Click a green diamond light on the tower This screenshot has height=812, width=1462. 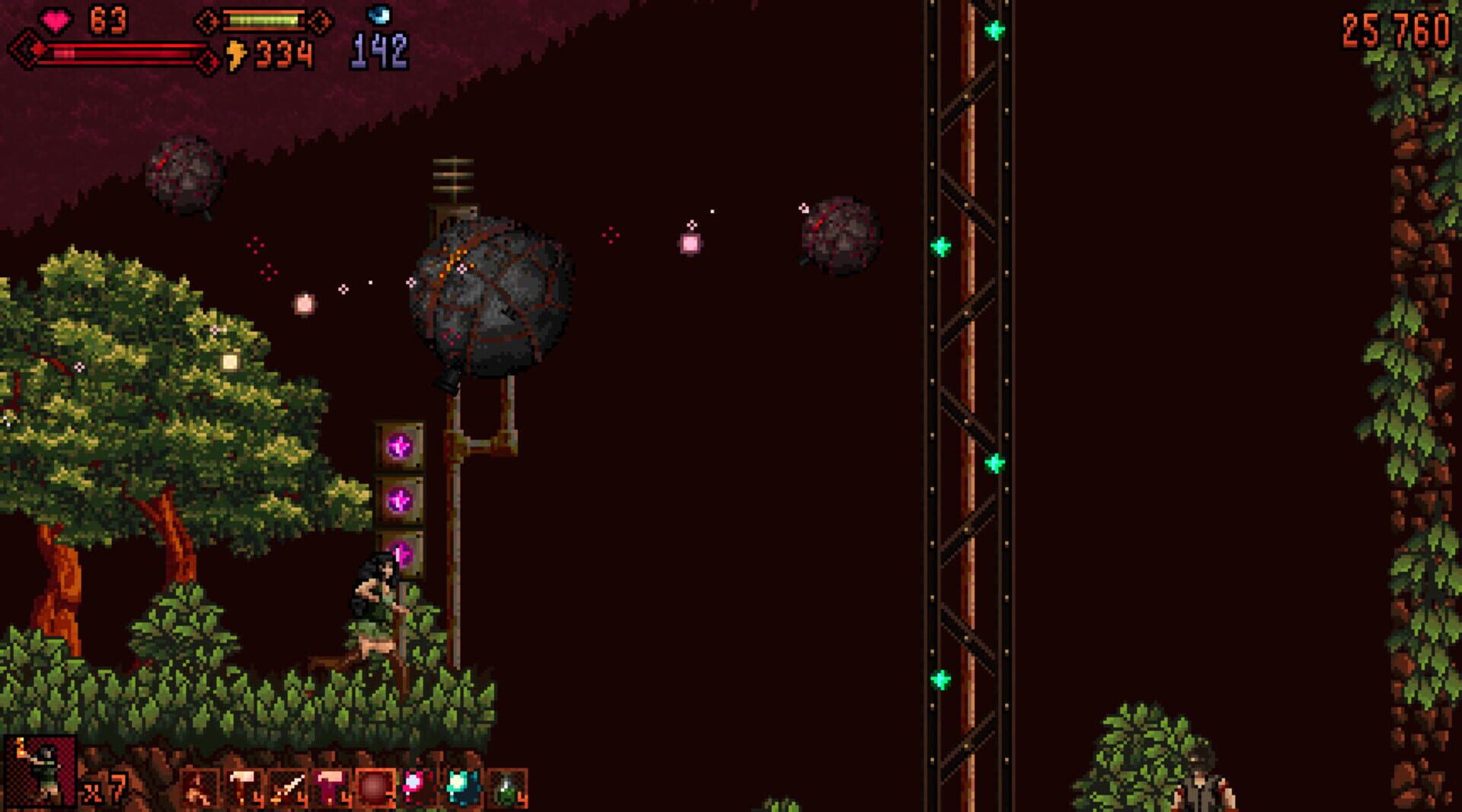[941, 247]
